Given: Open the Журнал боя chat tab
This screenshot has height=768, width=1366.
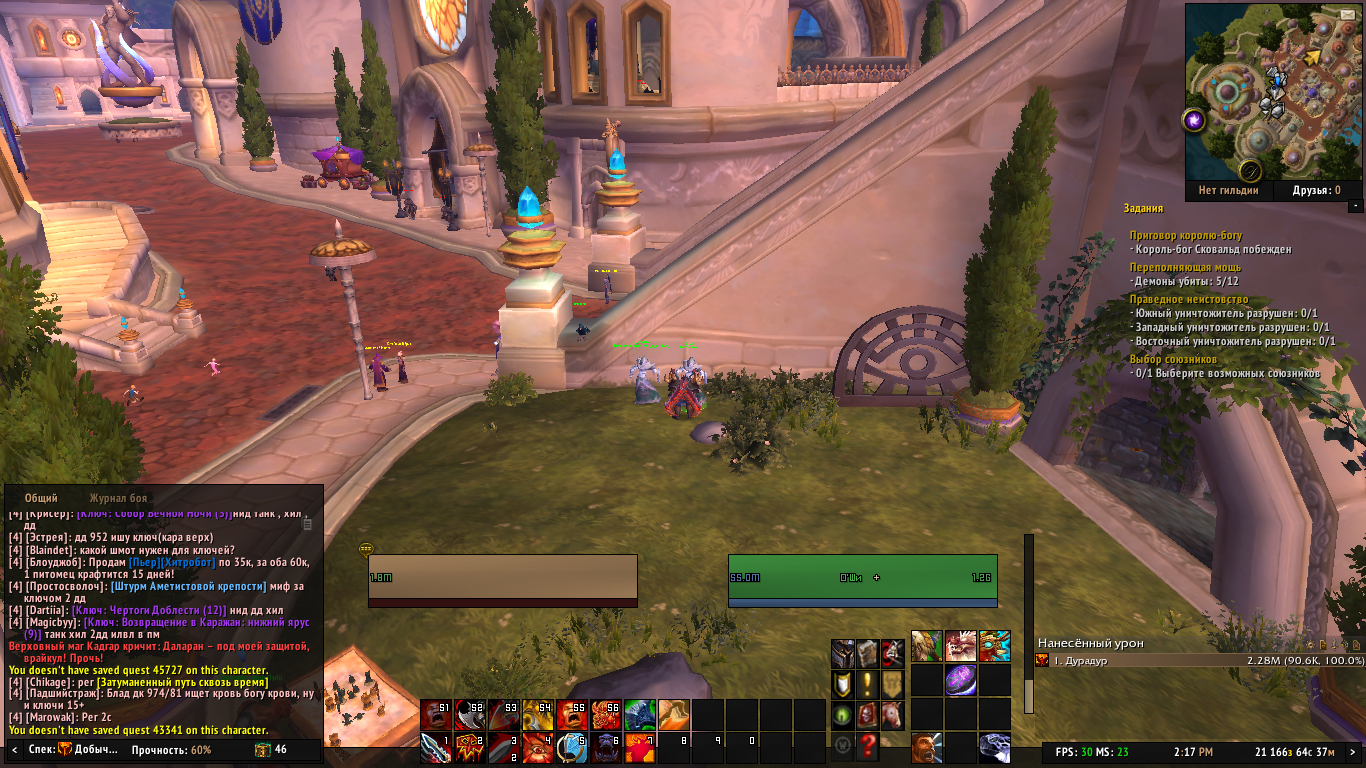Looking at the screenshot, I should (118, 497).
